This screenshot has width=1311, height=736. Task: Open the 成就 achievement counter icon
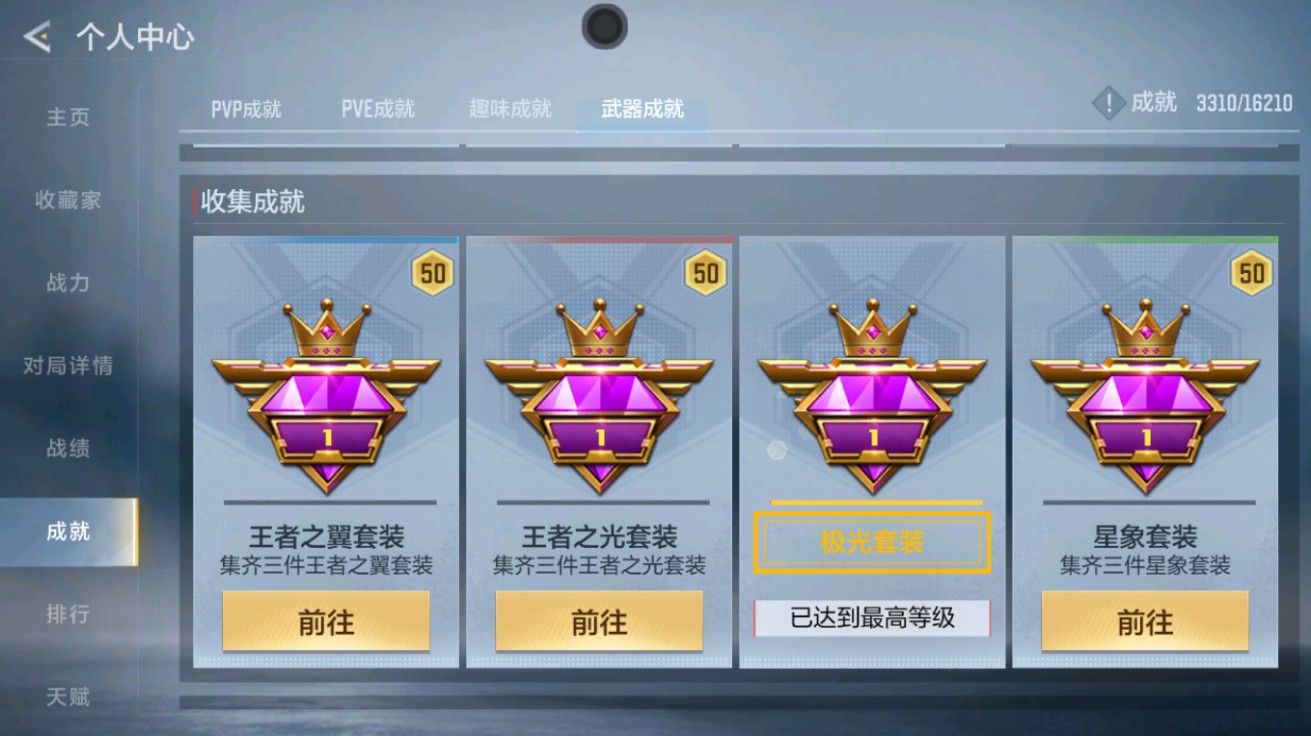pyautogui.click(x=1108, y=102)
